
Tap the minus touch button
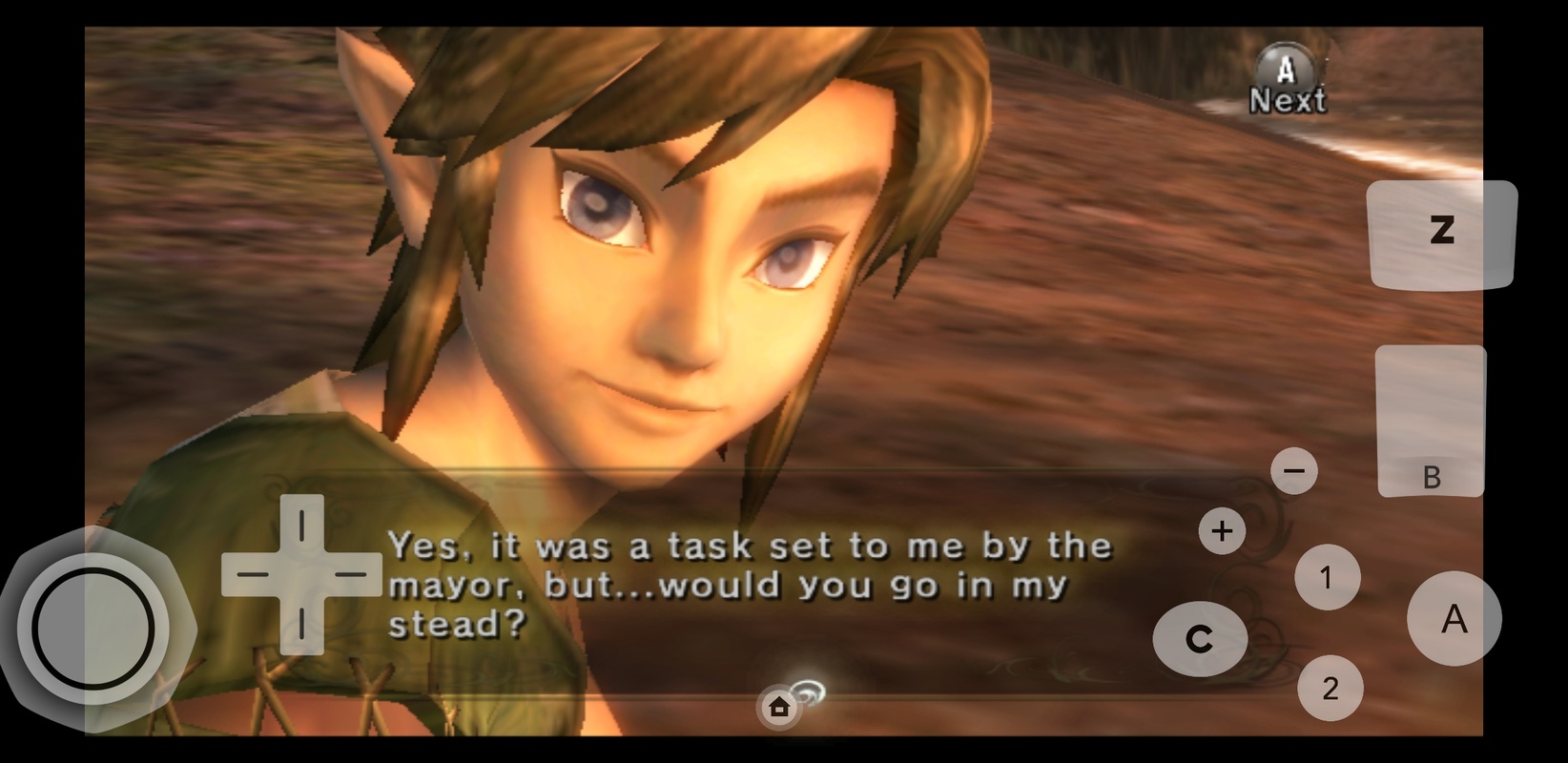1294,470
